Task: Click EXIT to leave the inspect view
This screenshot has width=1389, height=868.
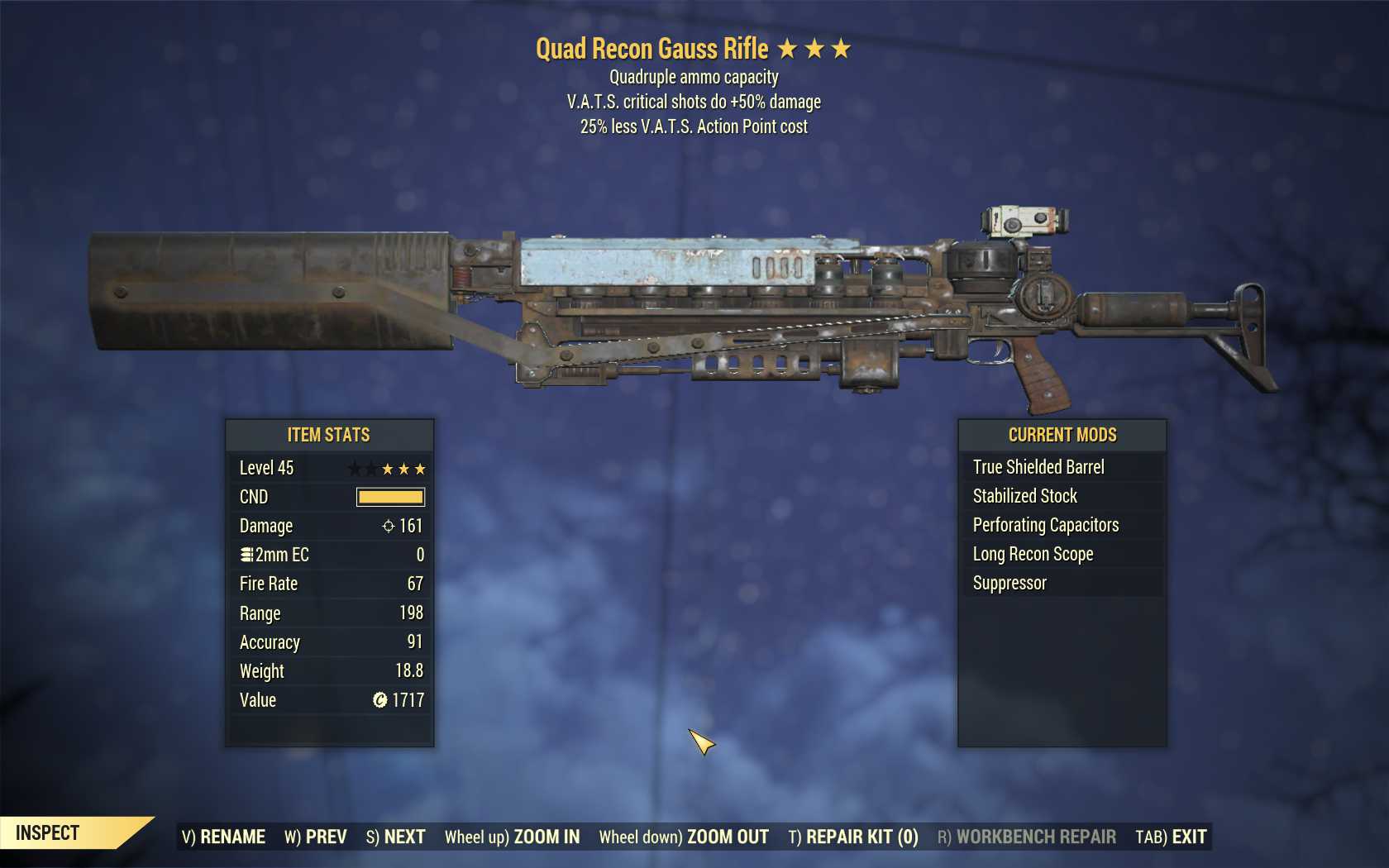Action: (1171, 837)
